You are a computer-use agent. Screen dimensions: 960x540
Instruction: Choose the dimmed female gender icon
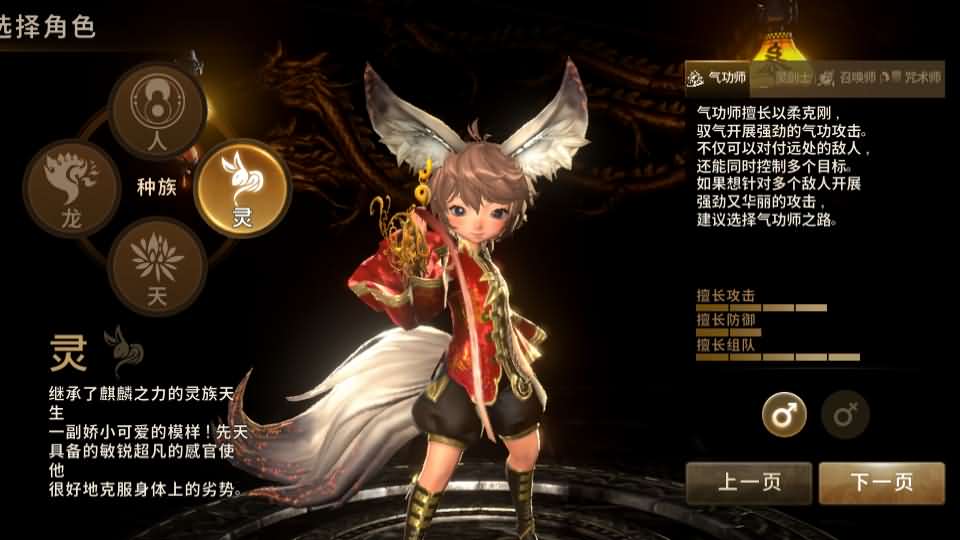845,414
